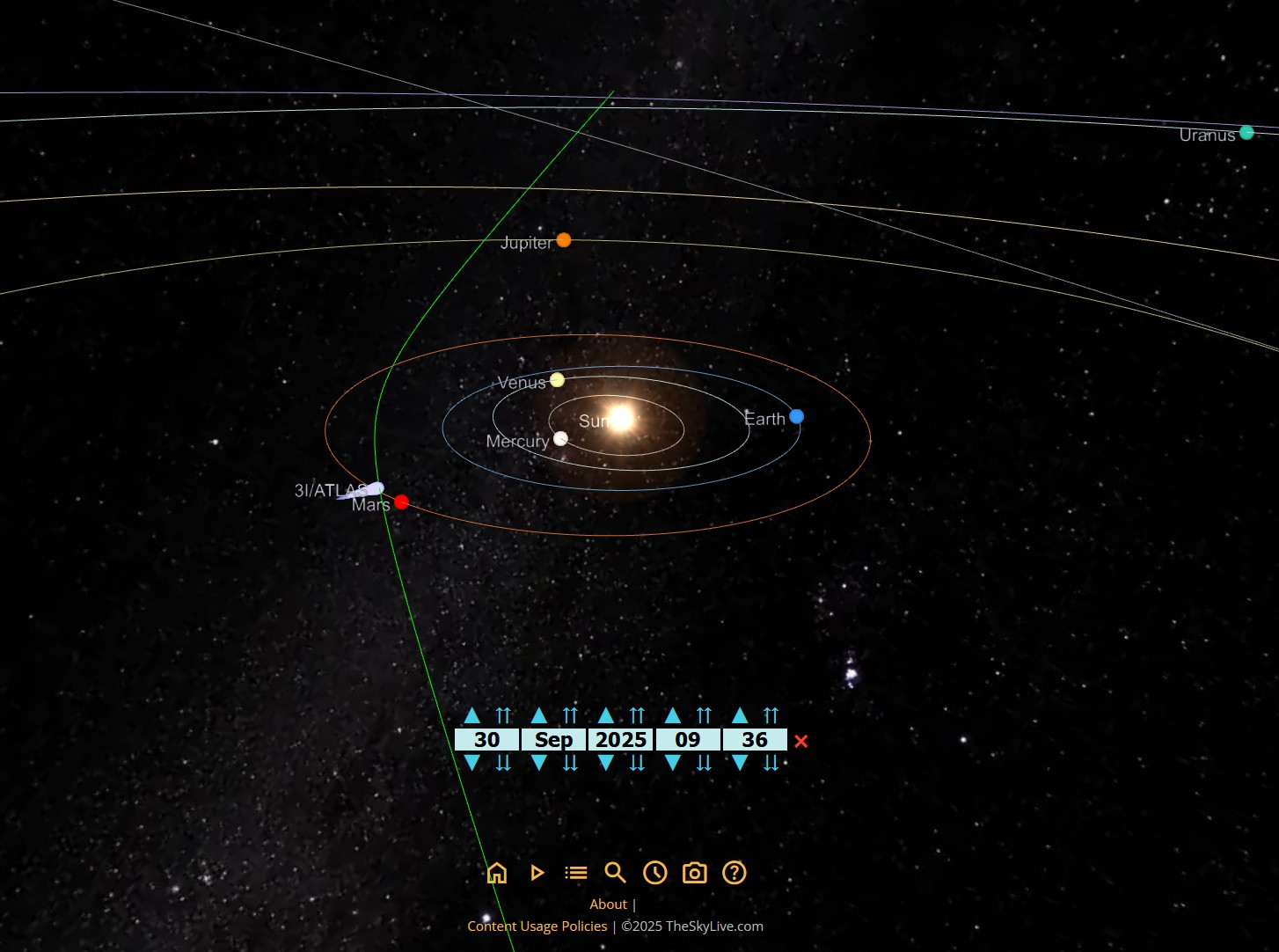Open the About link
1279x952 pixels.
coord(608,904)
